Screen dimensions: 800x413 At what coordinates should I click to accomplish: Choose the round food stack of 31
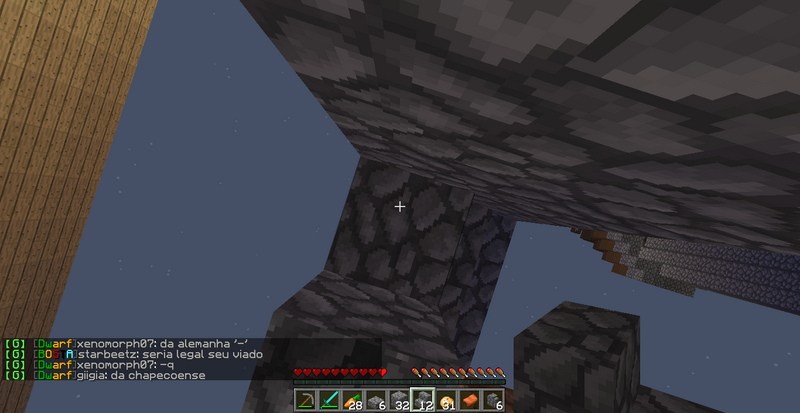(x=446, y=401)
